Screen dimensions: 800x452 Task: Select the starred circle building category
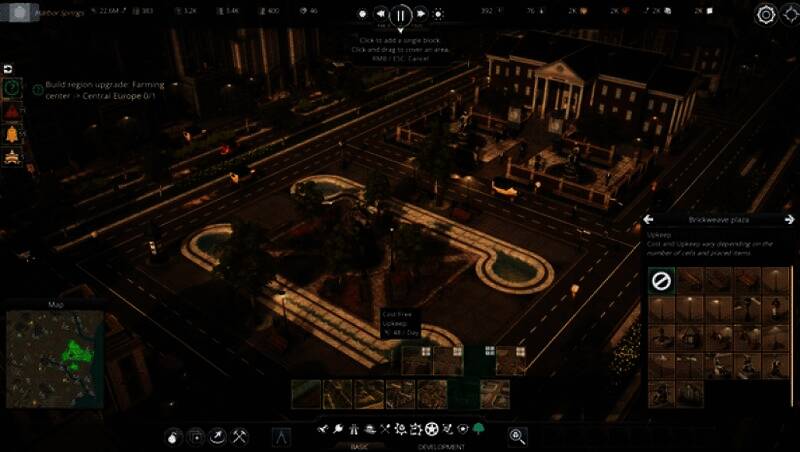(x=430, y=429)
